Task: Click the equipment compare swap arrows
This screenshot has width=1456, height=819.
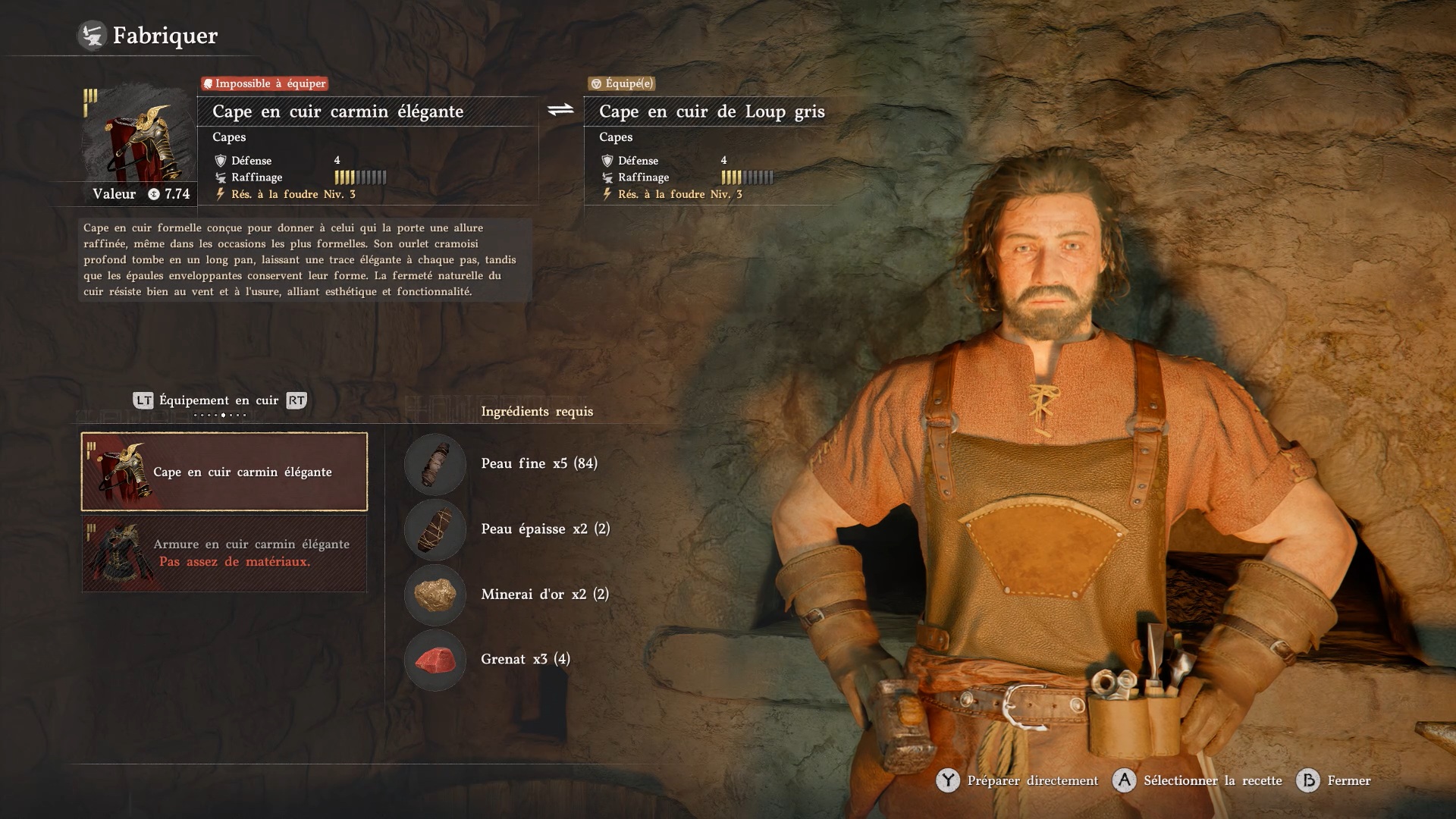Action: point(561,111)
